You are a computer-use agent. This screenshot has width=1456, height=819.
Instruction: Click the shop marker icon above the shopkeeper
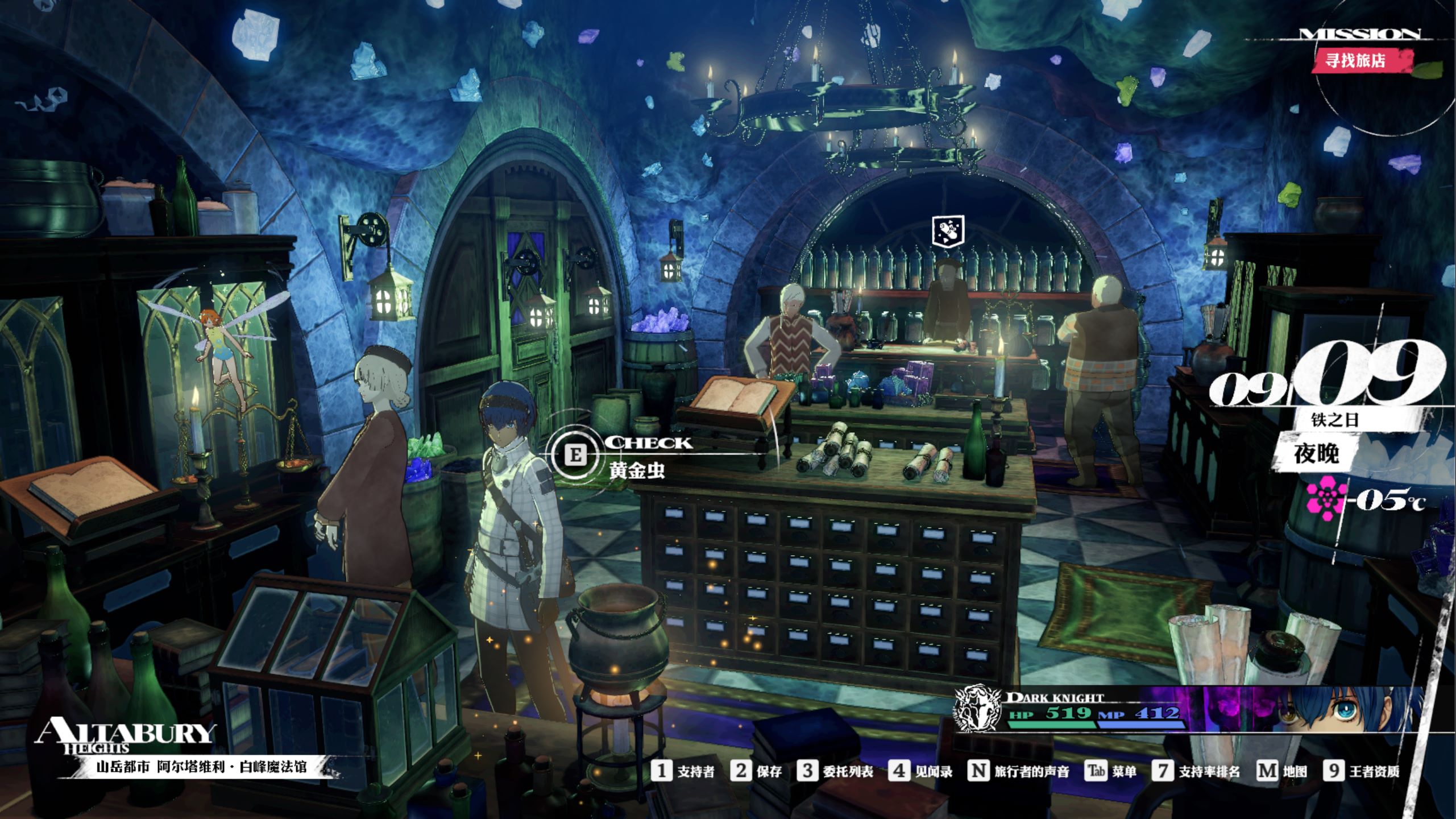coord(948,231)
